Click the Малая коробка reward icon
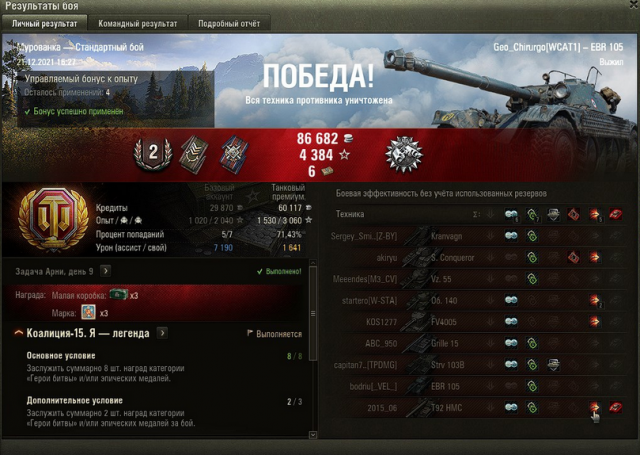Screen dimensions: 640x455 coord(118,295)
